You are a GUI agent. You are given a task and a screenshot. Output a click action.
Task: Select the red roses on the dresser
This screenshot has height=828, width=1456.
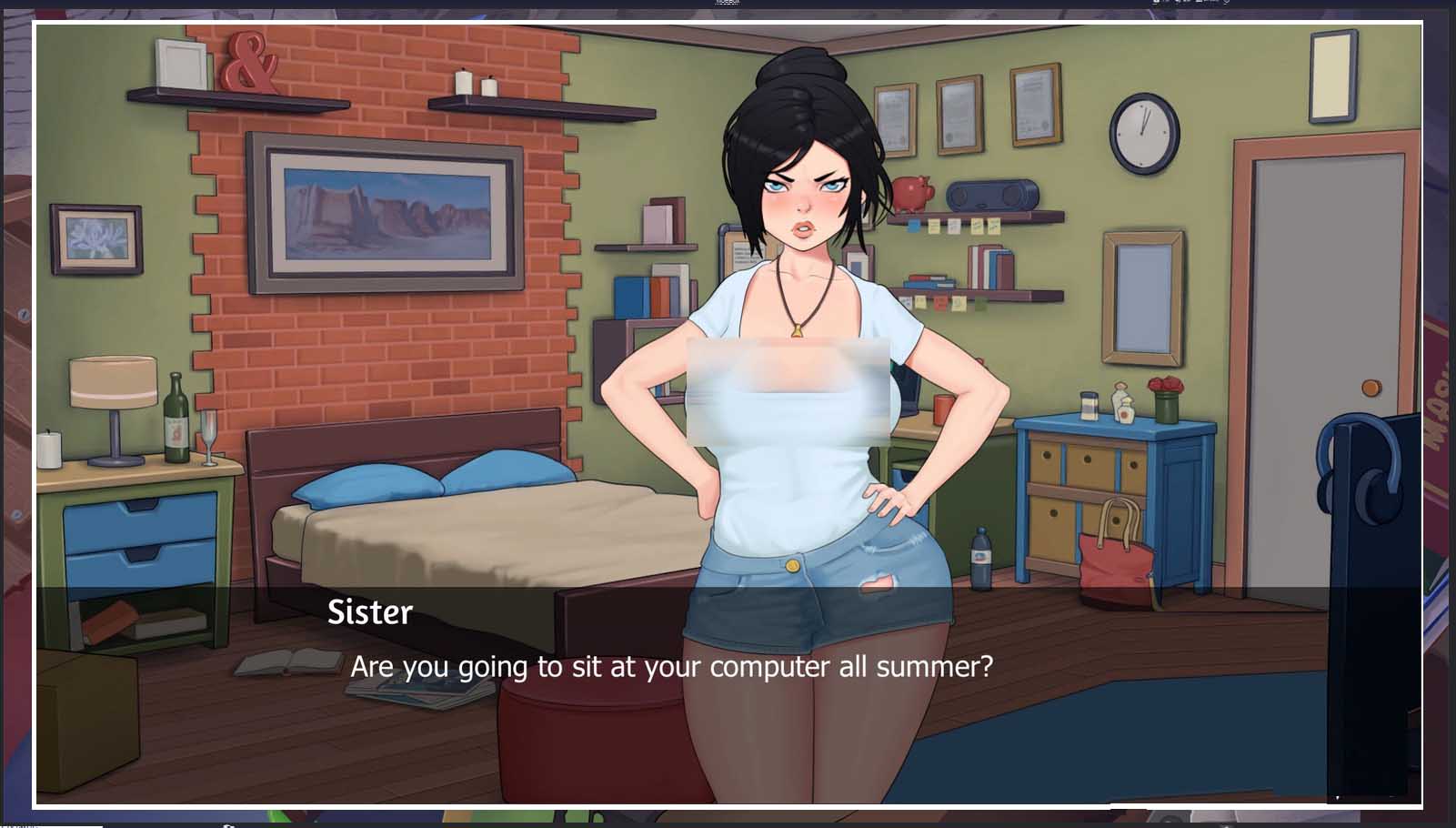1167,384
